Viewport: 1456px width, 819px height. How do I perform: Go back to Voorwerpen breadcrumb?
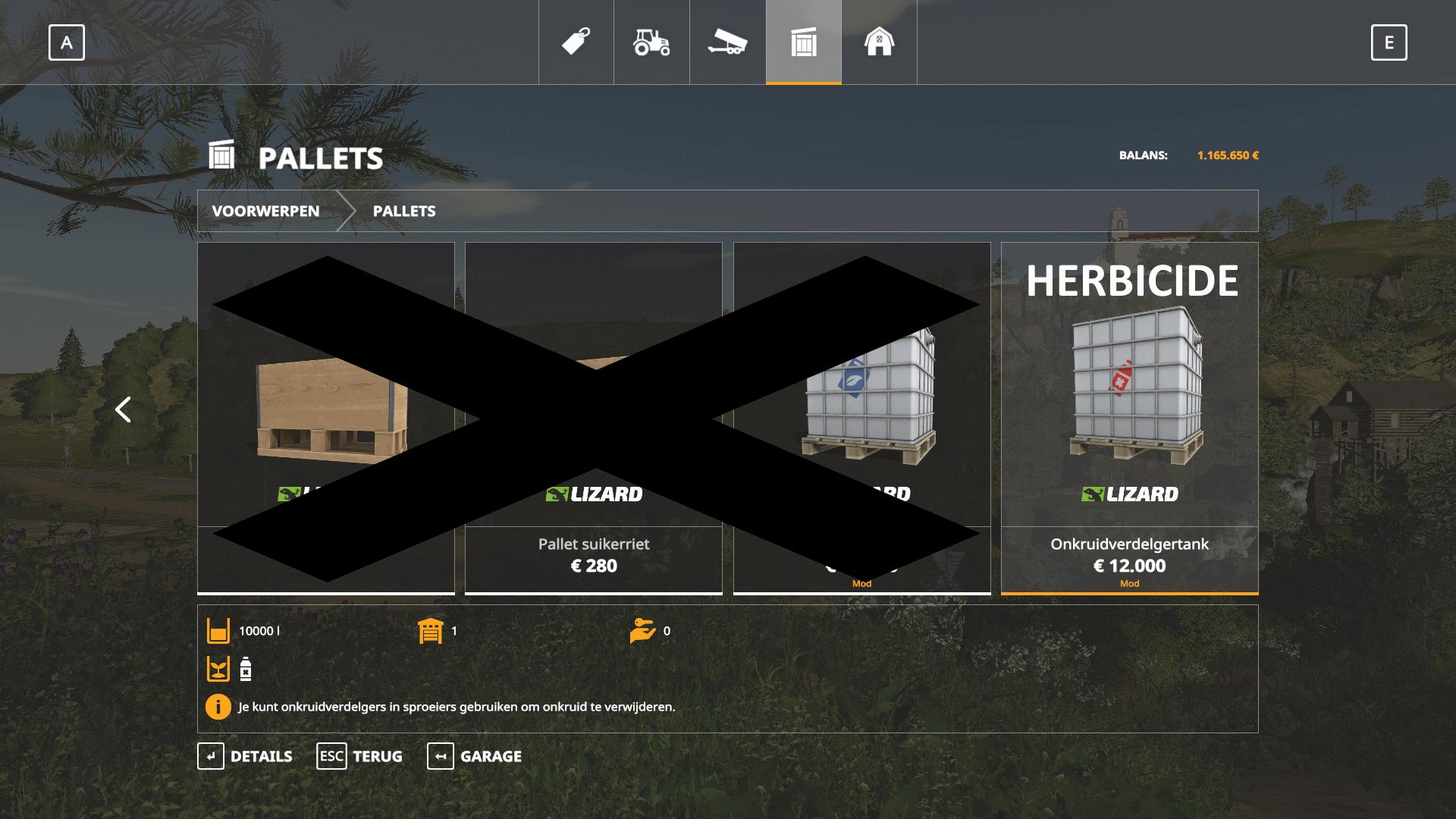tap(265, 211)
